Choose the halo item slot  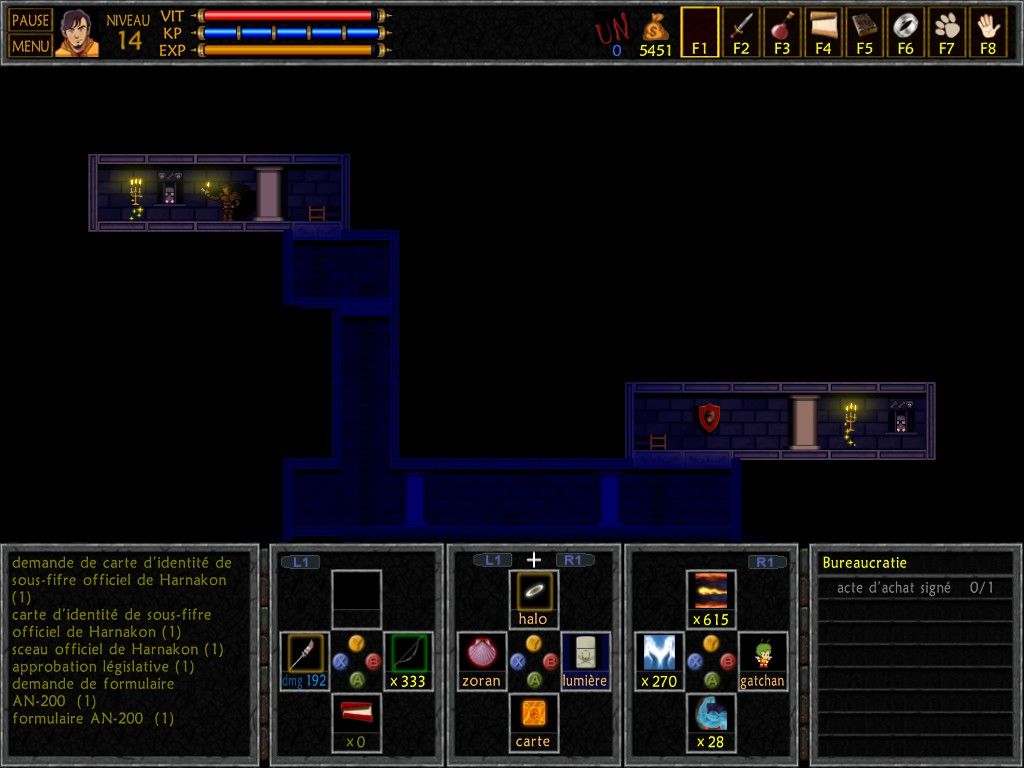tap(533, 599)
